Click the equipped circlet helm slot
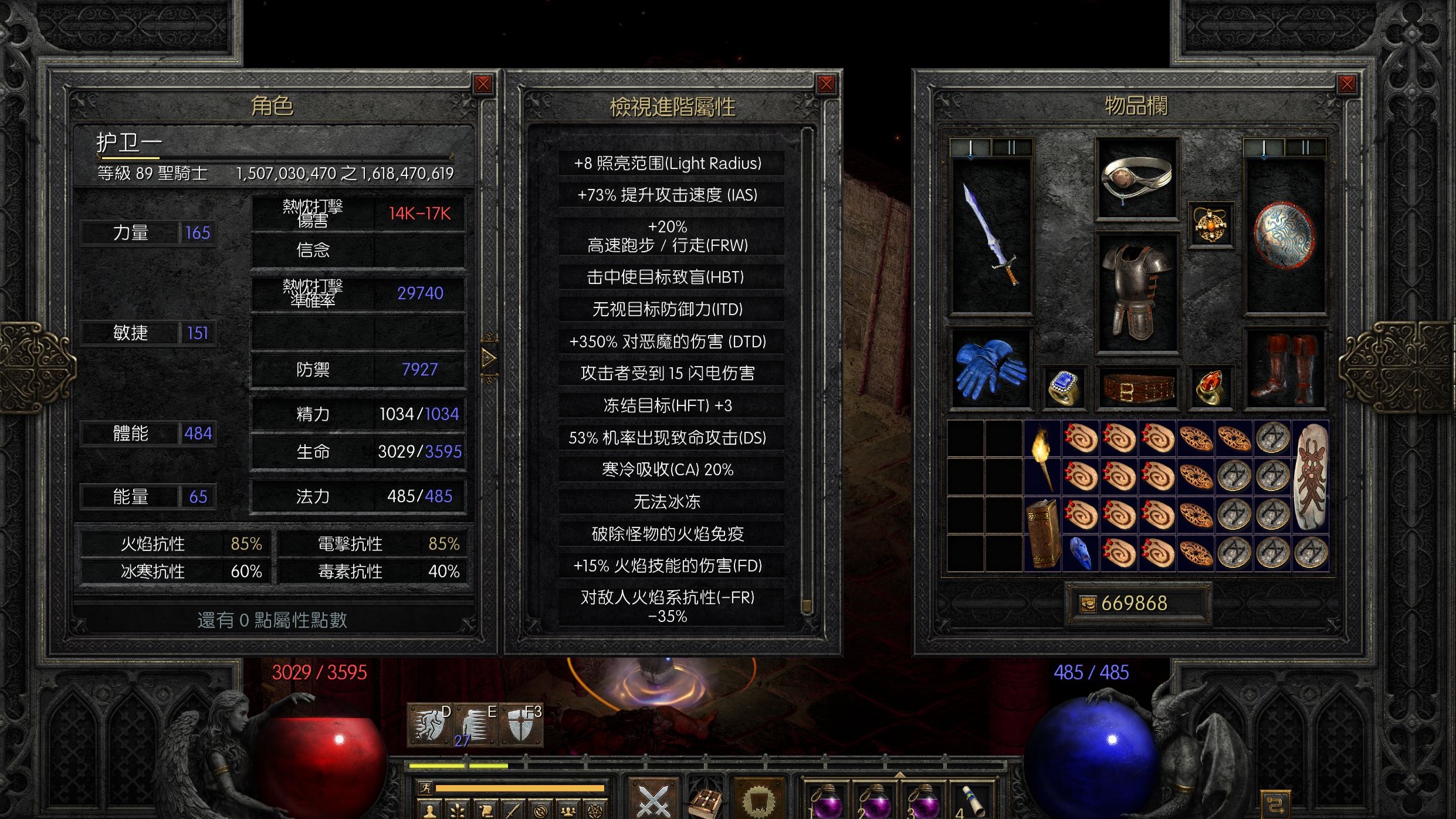This screenshot has width=1456, height=819. pyautogui.click(x=1137, y=179)
